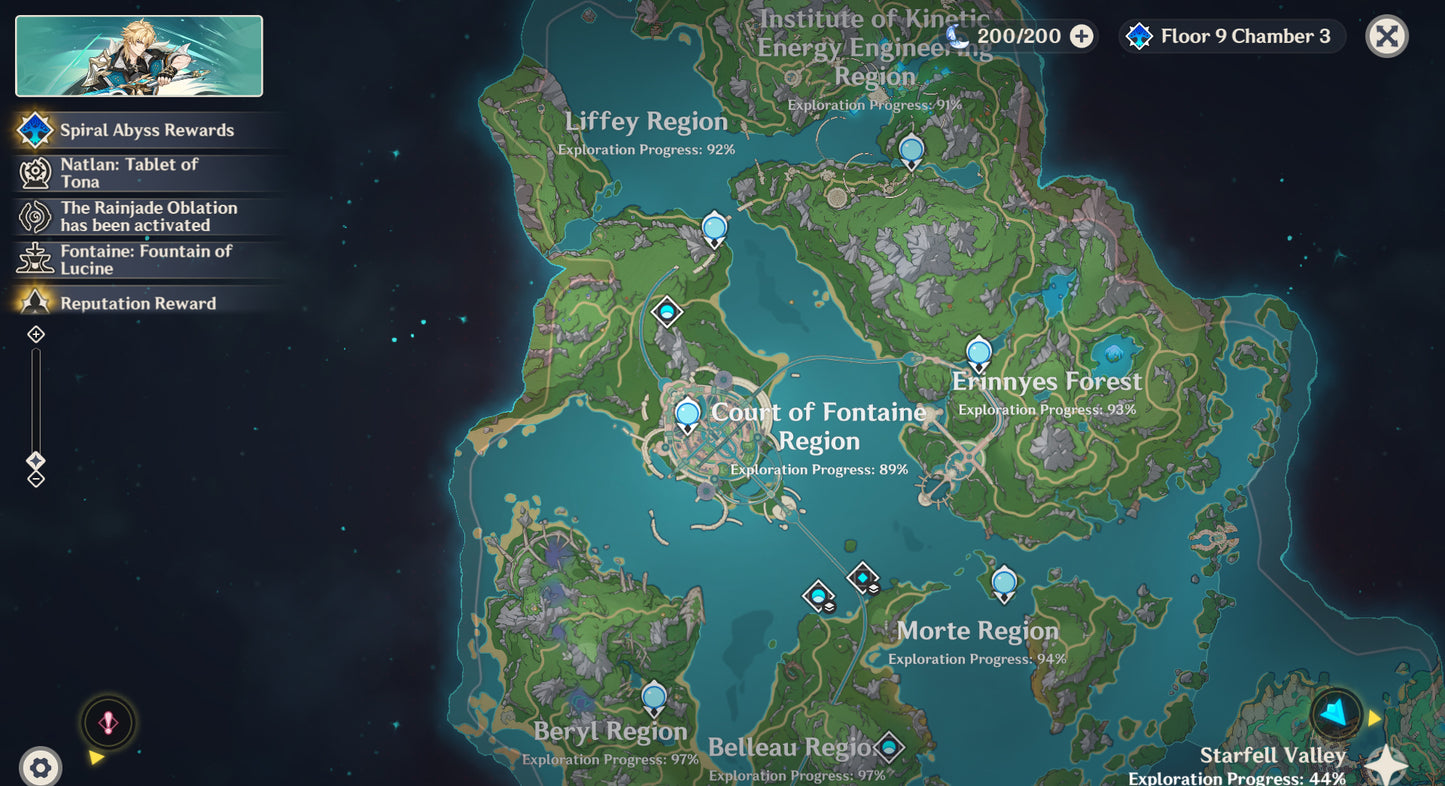Open the Floor 9 Chamber 3 tracker
Image resolution: width=1445 pixels, height=786 pixels.
tap(1232, 37)
